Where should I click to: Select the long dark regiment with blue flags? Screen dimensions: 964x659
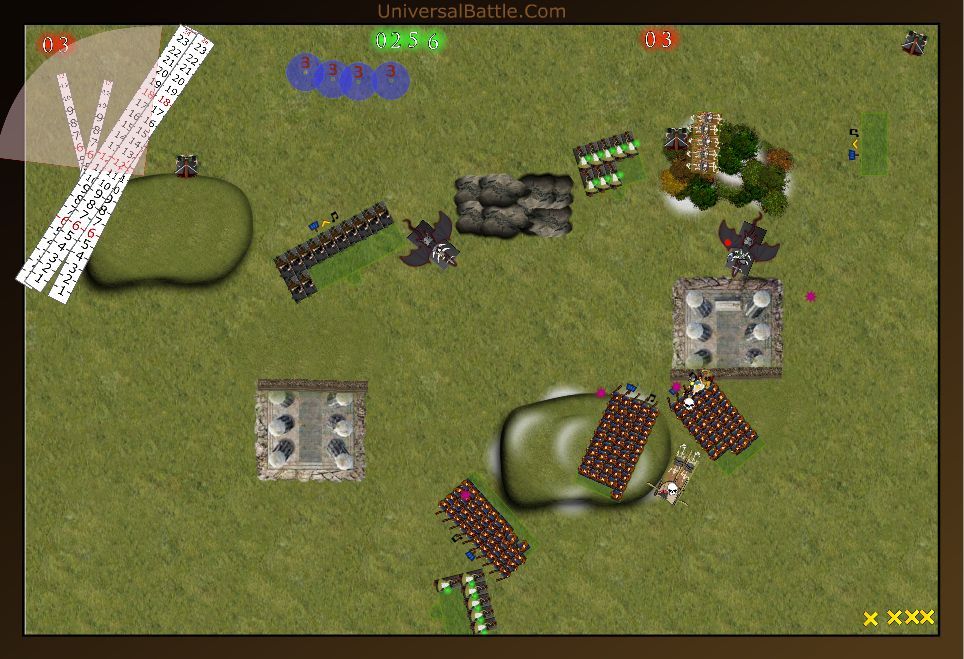333,251
